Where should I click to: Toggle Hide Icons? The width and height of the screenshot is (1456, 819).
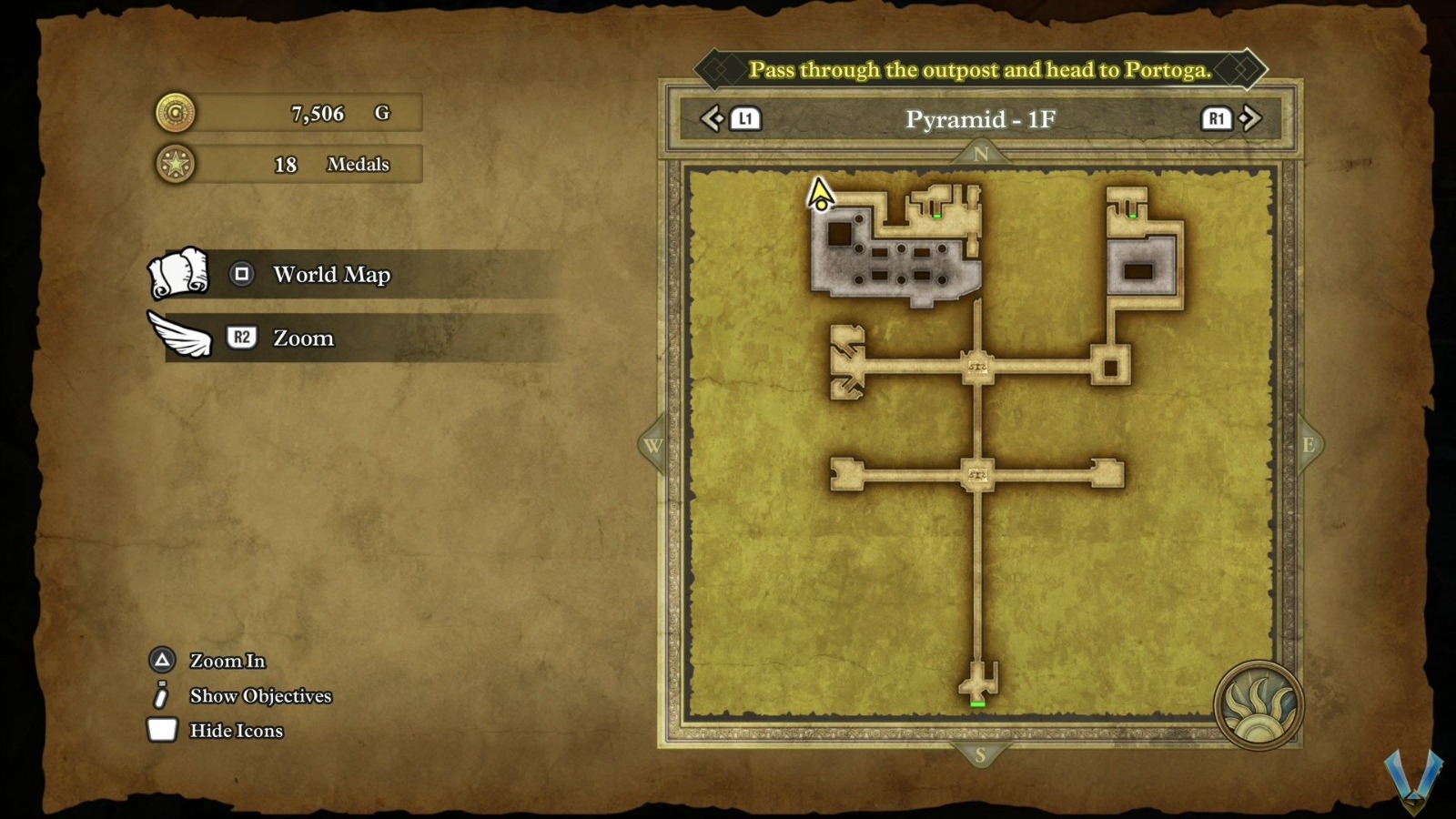[x=236, y=731]
